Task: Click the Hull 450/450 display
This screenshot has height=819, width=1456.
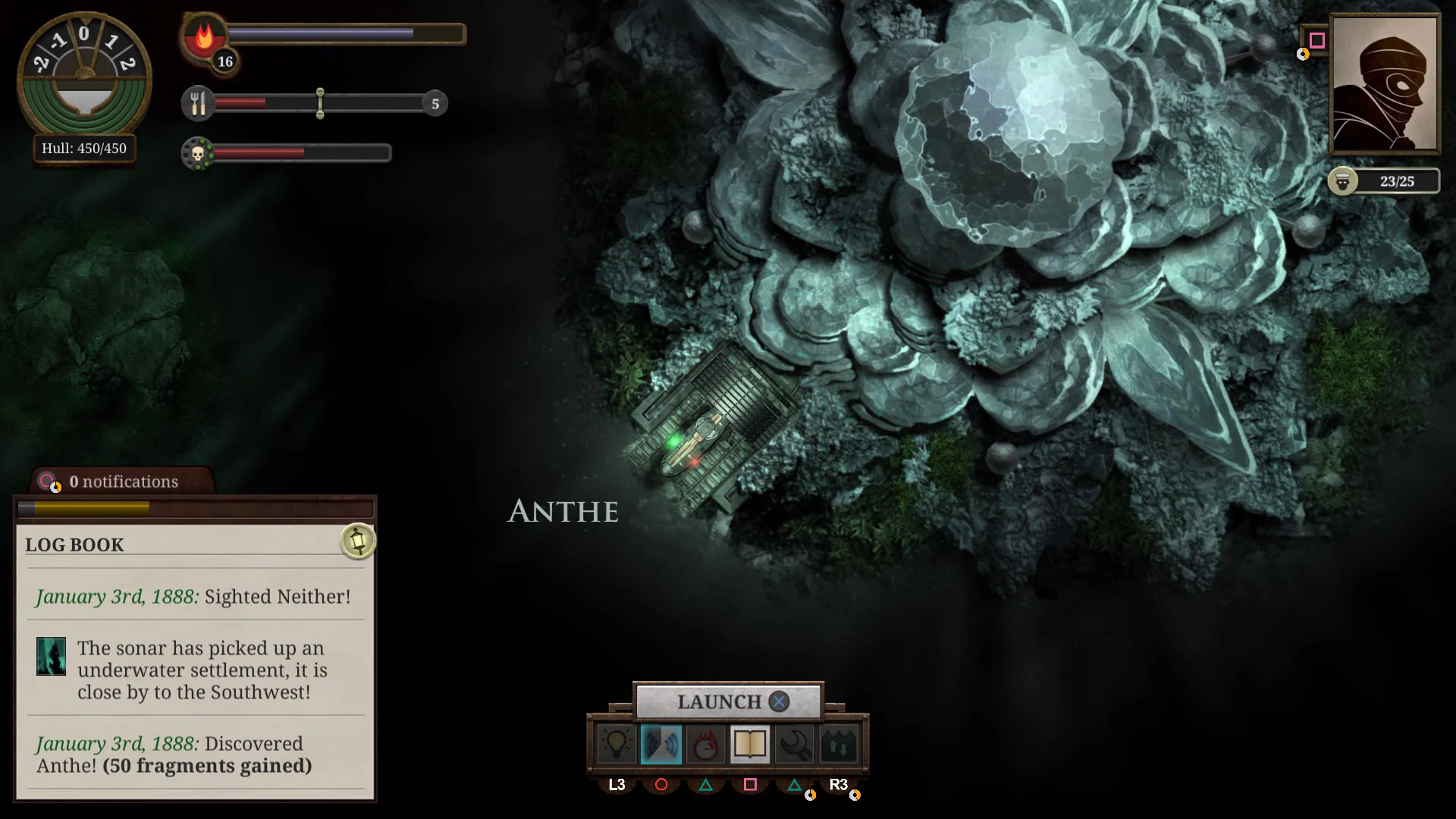Action: [83, 149]
